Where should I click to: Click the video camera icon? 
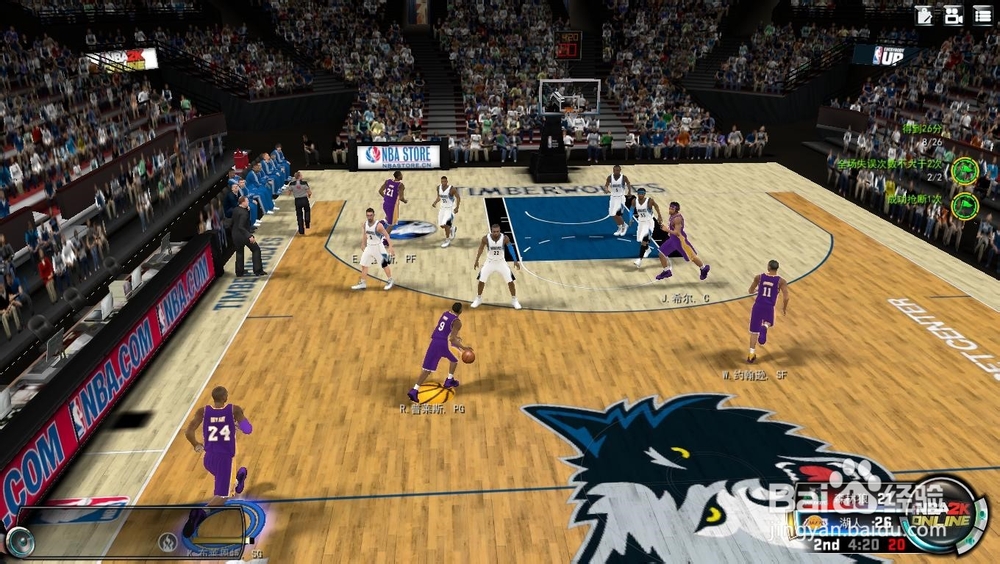953,15
